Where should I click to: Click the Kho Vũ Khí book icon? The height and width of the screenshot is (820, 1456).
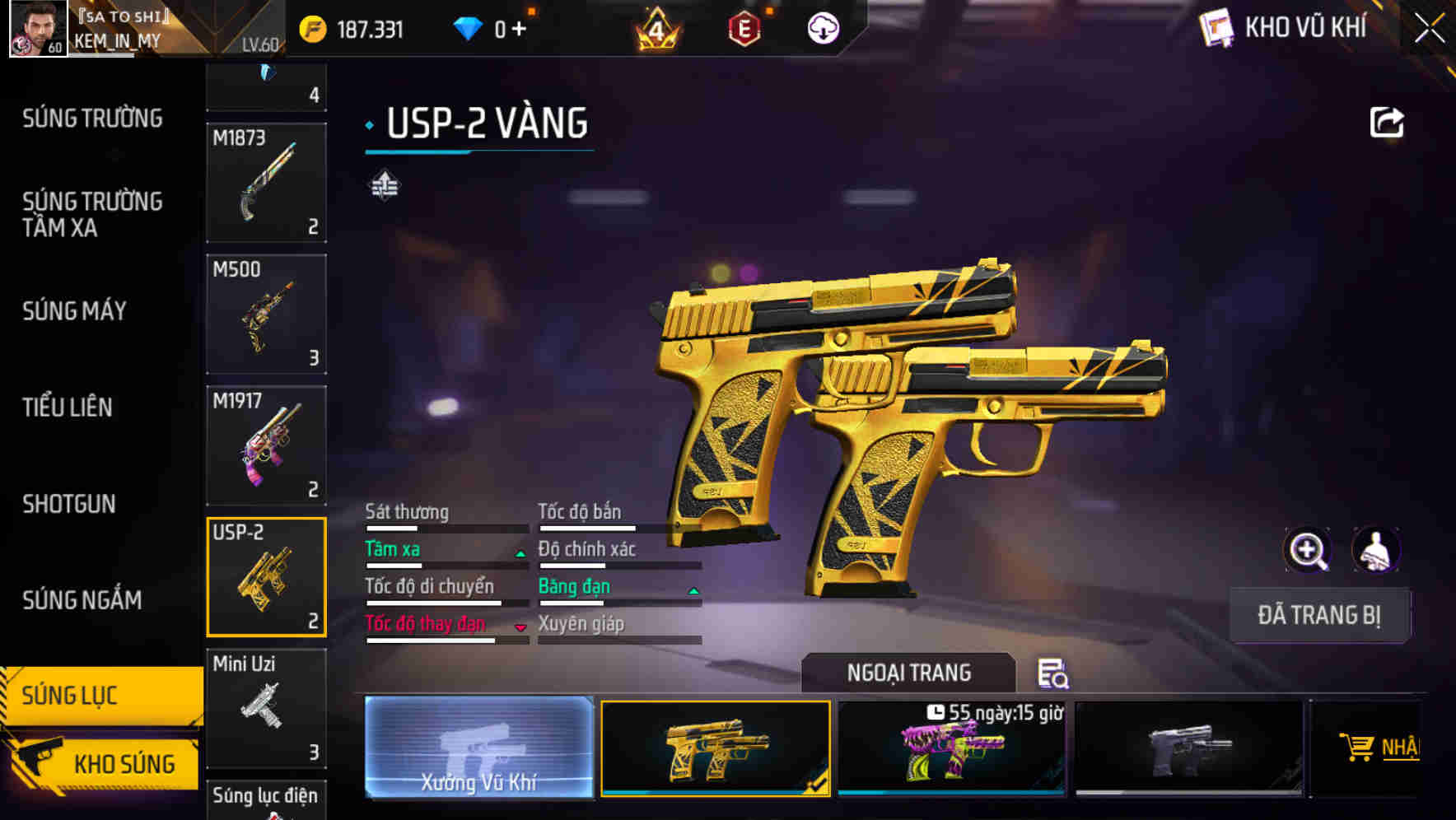click(1215, 27)
